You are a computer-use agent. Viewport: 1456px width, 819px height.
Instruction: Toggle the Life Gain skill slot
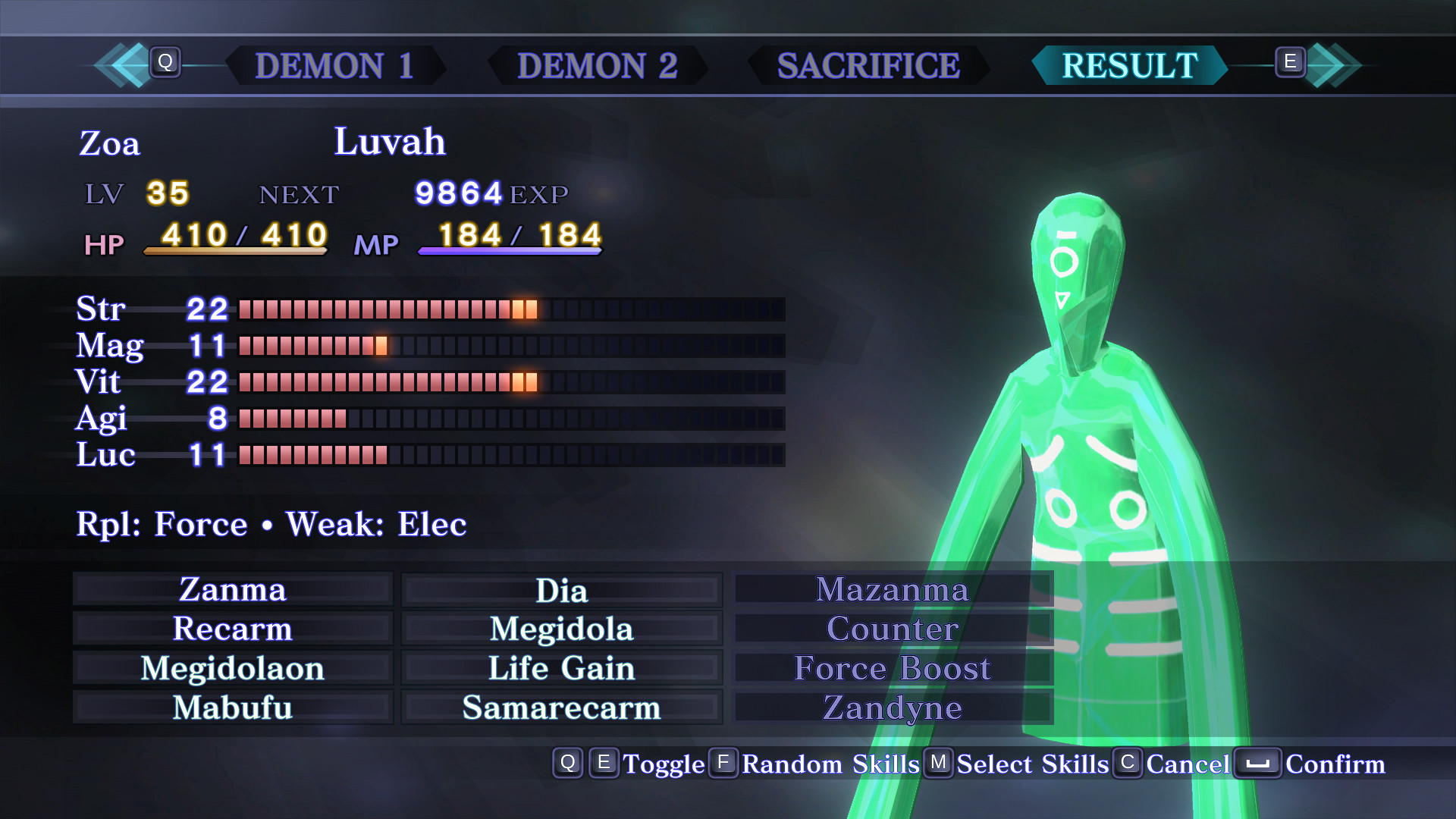(x=561, y=669)
